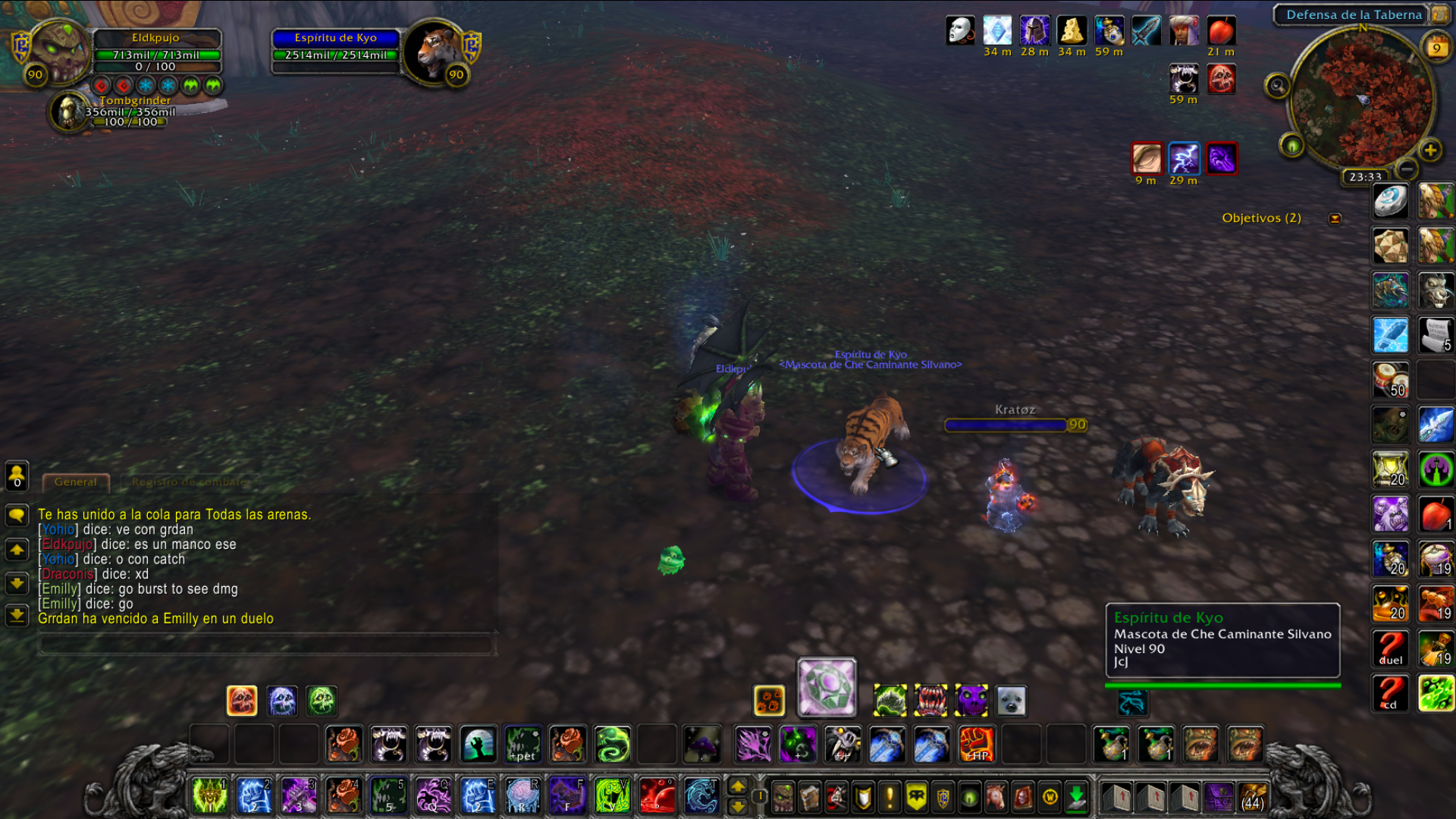Cast the red blood ability in slot 9
The height and width of the screenshot is (819, 1456).
click(x=657, y=796)
